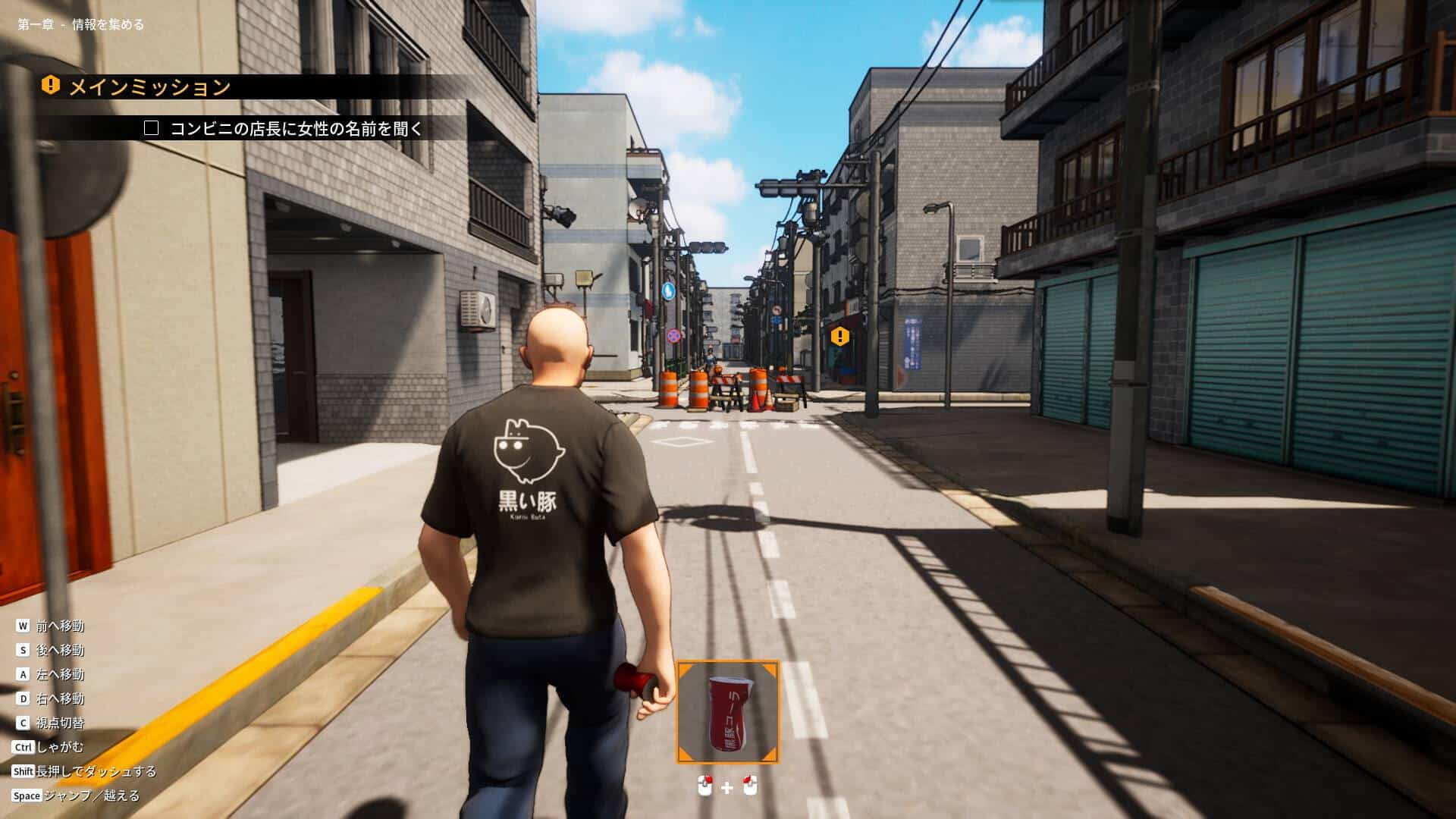Toggle the convenience store mission checkbox
This screenshot has width=1456, height=819.
pyautogui.click(x=152, y=128)
